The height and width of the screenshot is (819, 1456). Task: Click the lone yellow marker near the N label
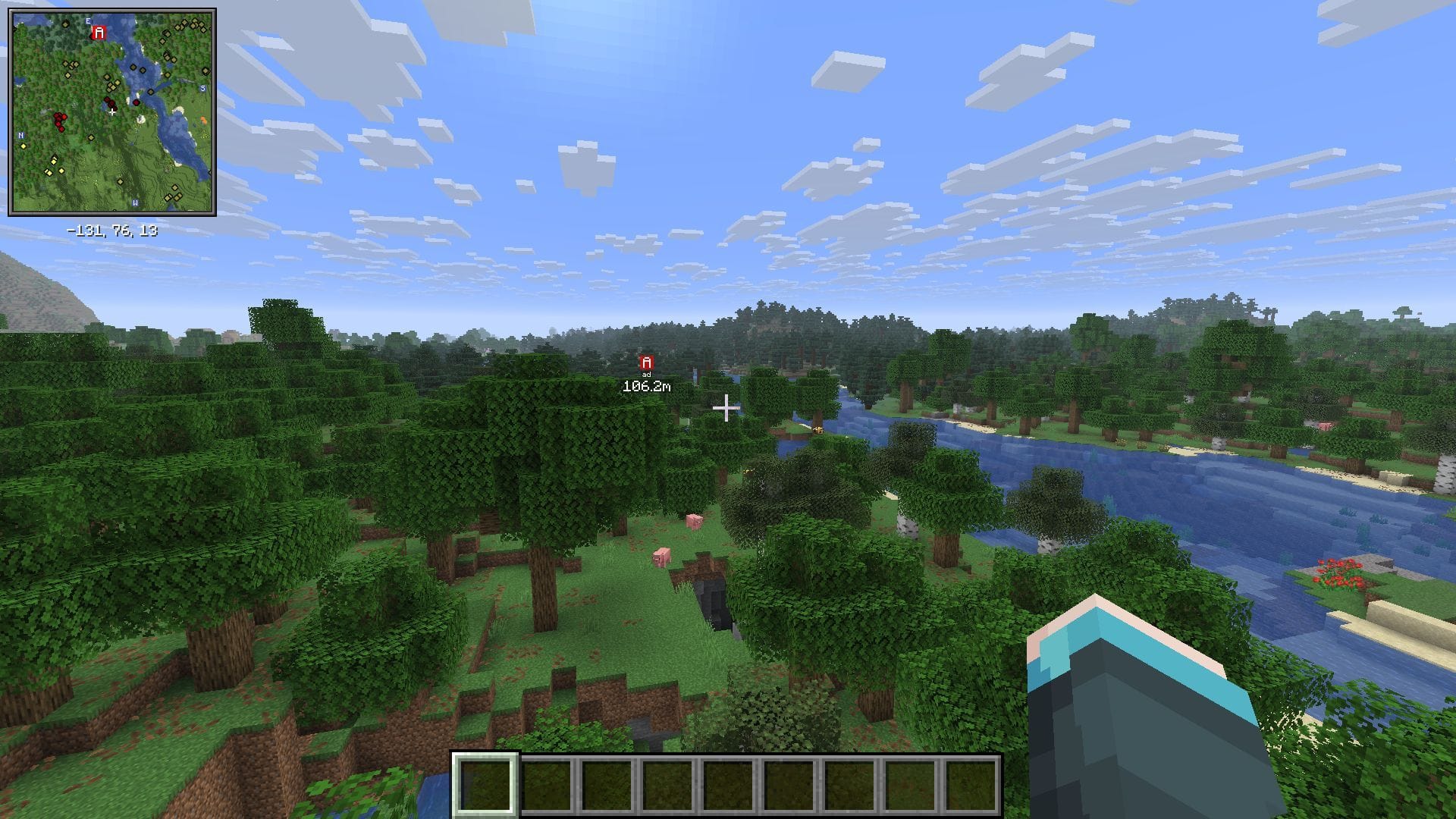(x=24, y=146)
